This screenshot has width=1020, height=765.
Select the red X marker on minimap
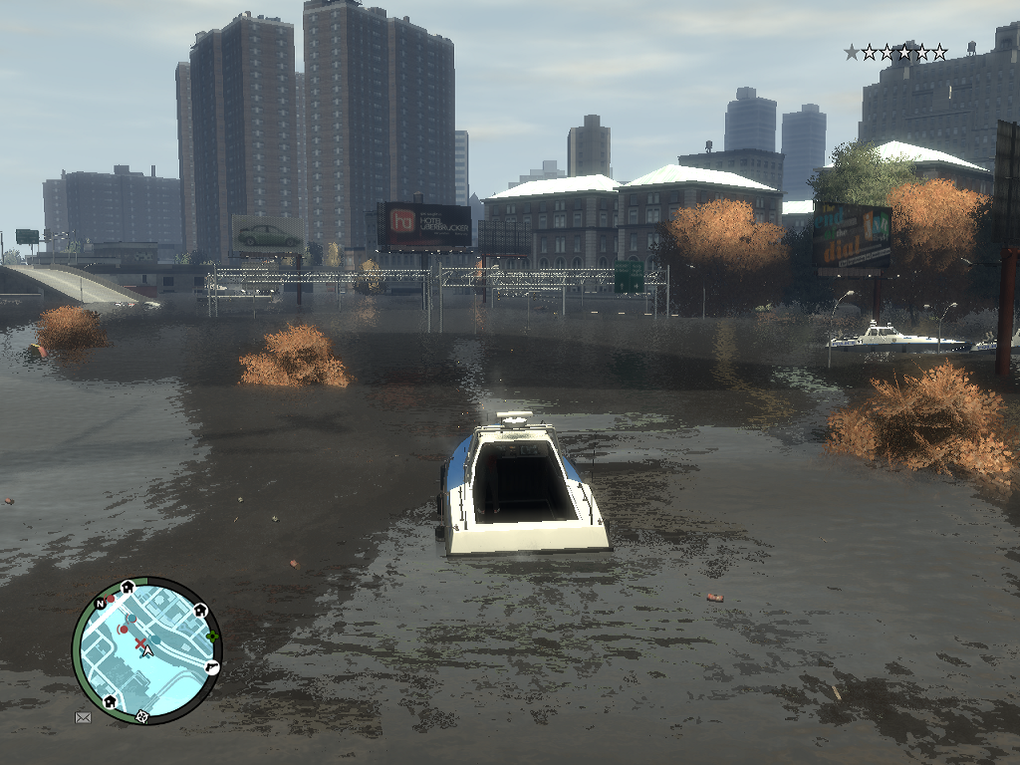pos(141,642)
